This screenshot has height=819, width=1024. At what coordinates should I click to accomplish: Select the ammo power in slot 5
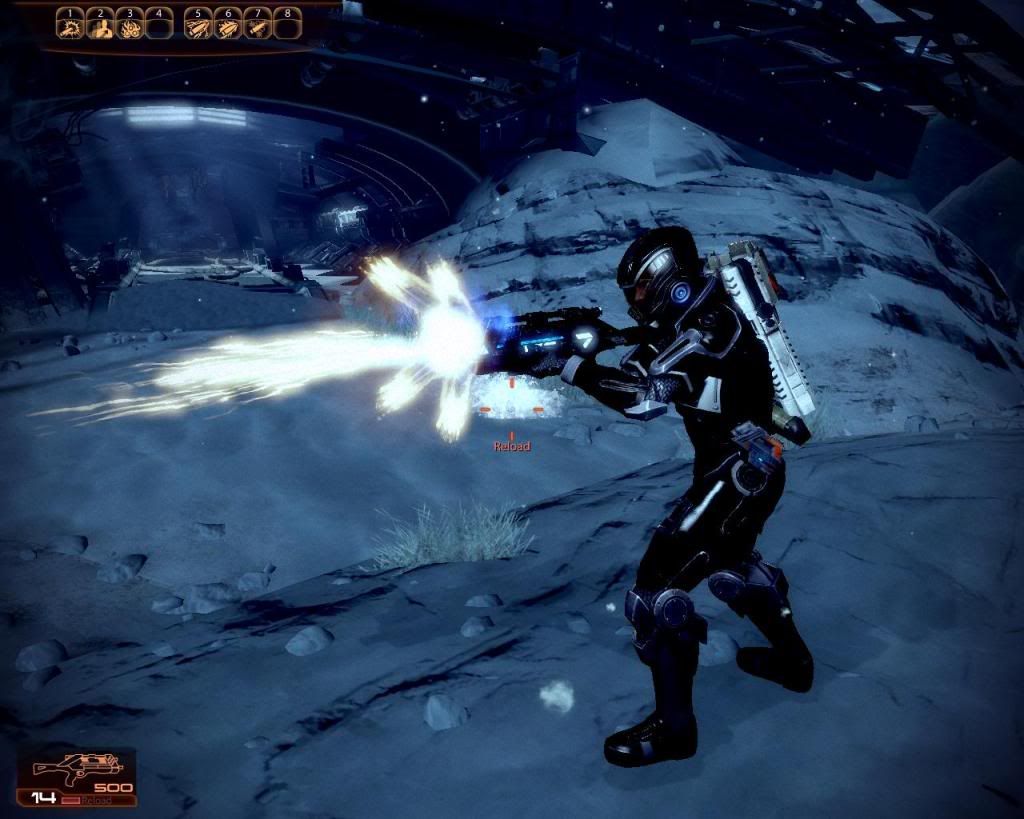[x=198, y=28]
